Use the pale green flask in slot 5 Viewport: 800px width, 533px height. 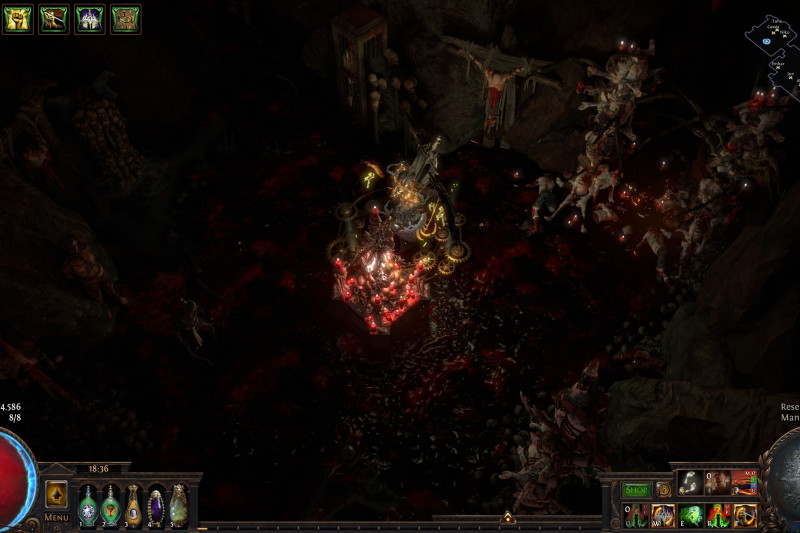point(178,505)
